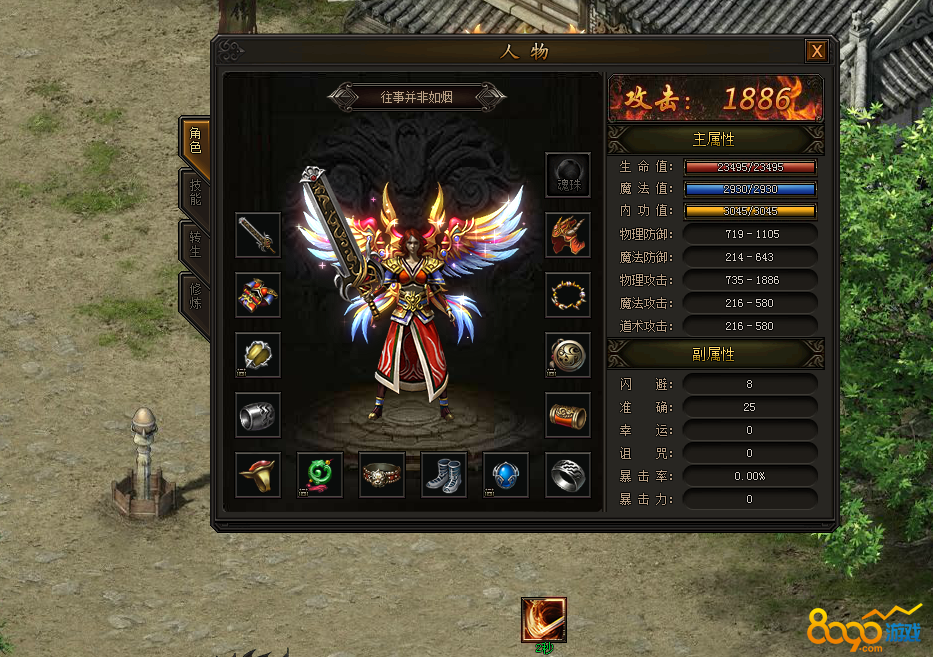
Task: Click the green jade dragon pendant slot
Action: coord(320,475)
